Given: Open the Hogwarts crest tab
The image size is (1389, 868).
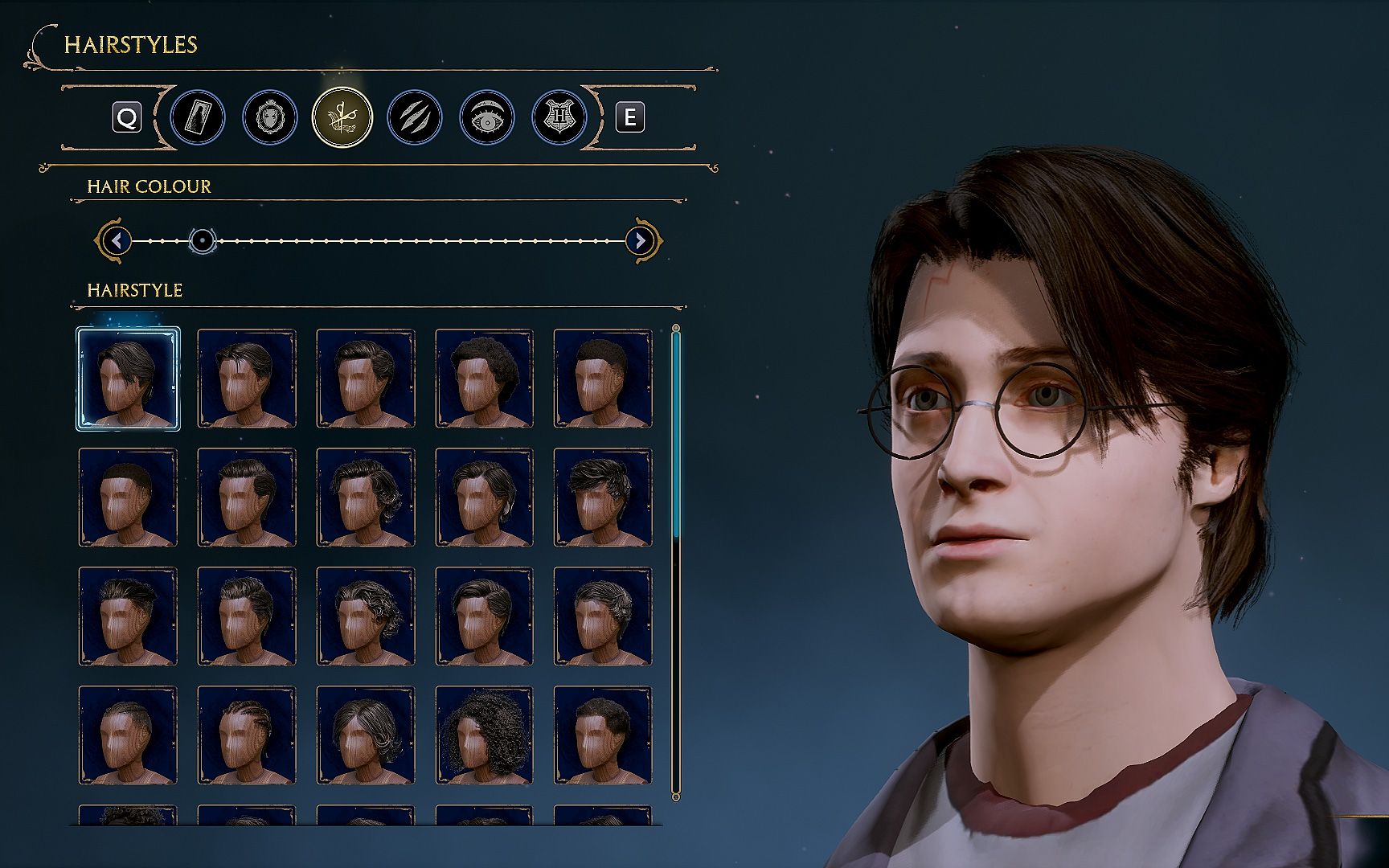Looking at the screenshot, I should (x=559, y=118).
